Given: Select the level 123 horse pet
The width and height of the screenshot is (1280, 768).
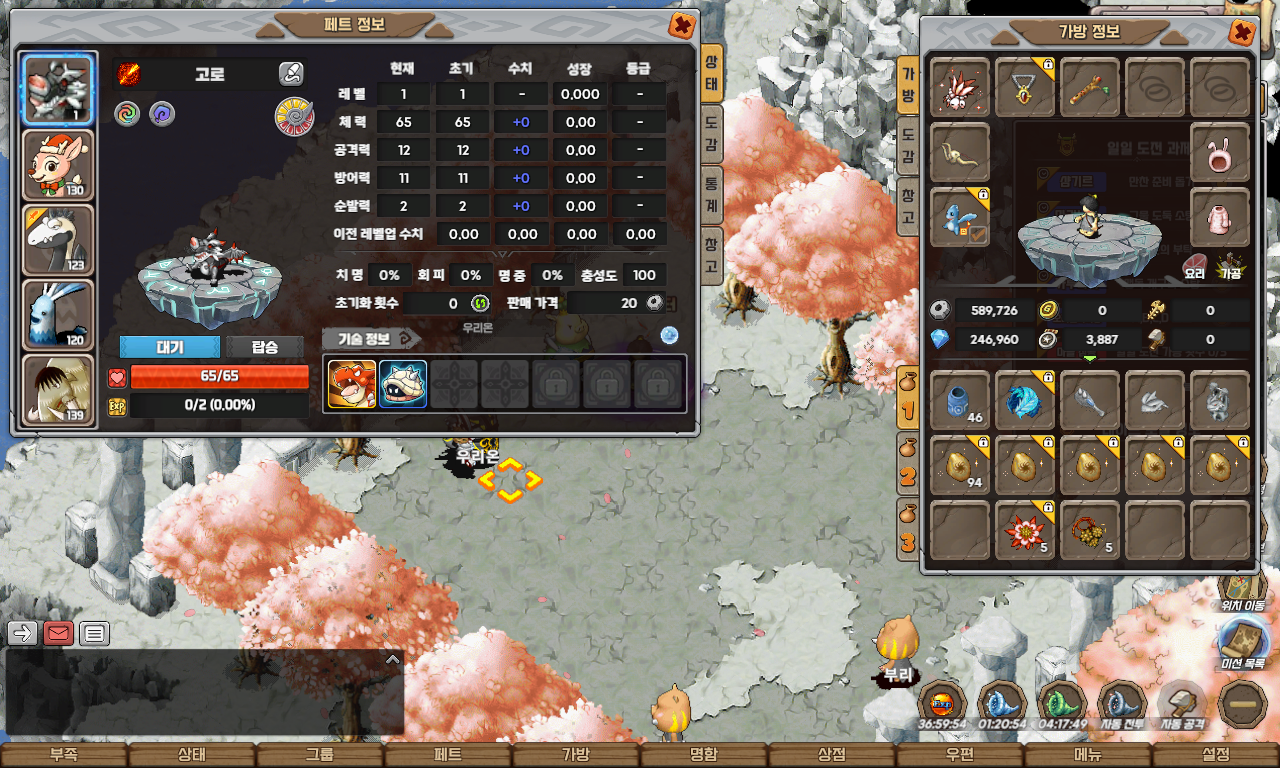Looking at the screenshot, I should coord(59,241).
